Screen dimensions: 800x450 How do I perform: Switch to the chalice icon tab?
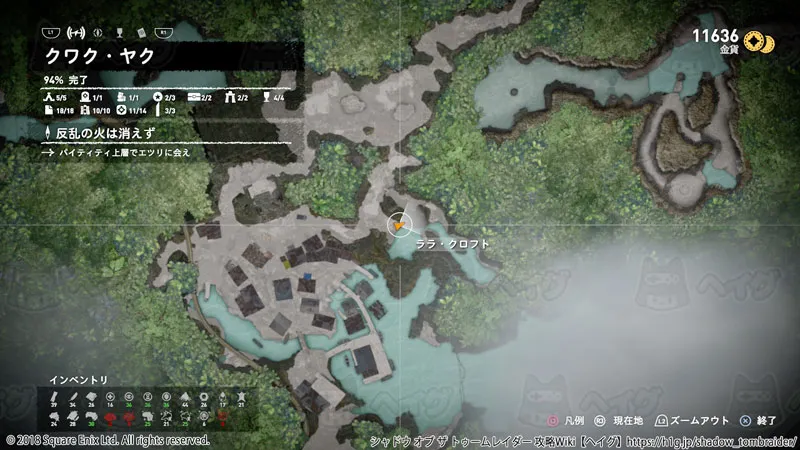pyautogui.click(x=118, y=33)
